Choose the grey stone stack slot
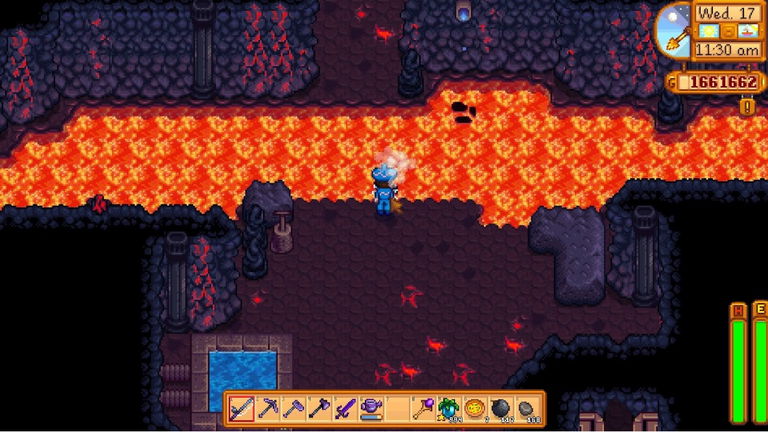The height and width of the screenshot is (432, 768). (x=526, y=408)
